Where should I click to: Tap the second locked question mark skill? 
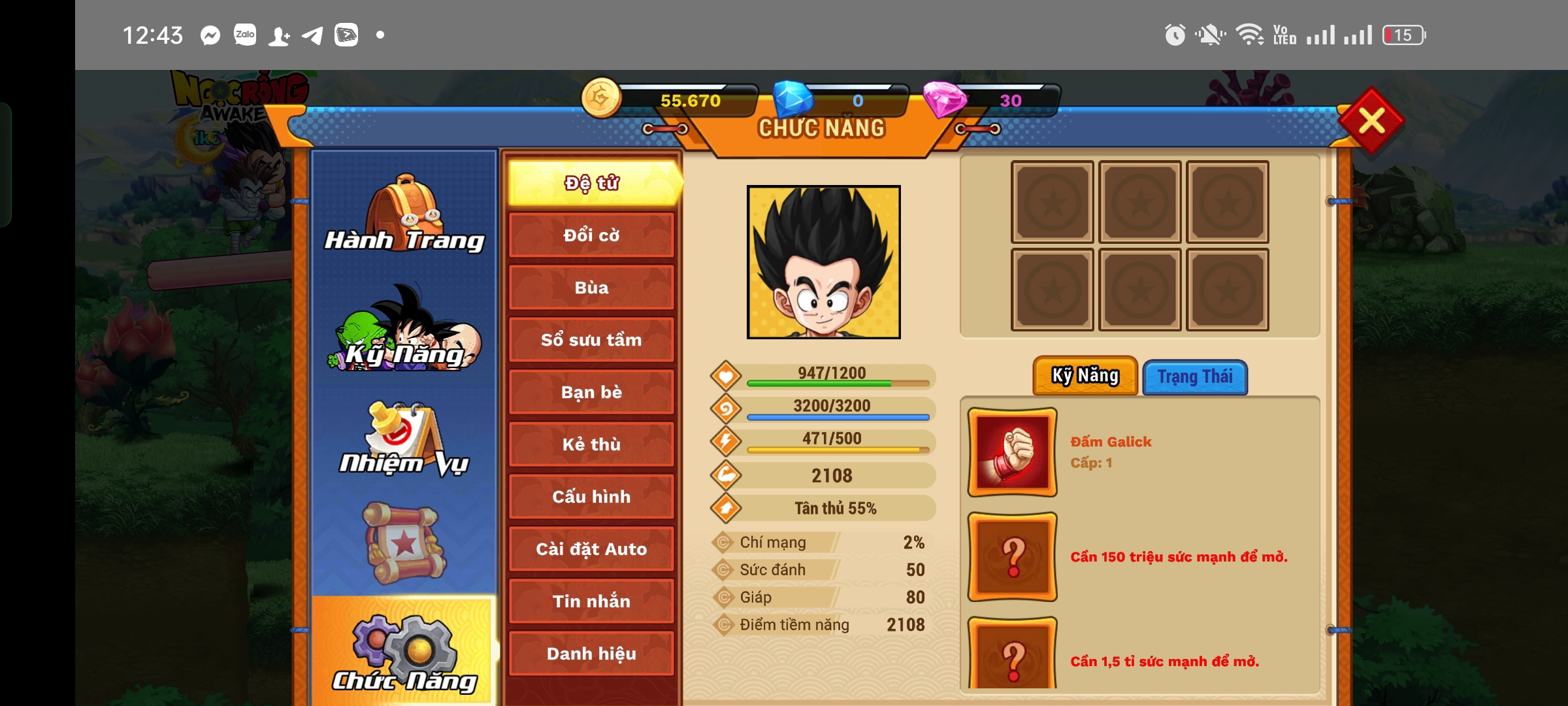point(1011,660)
